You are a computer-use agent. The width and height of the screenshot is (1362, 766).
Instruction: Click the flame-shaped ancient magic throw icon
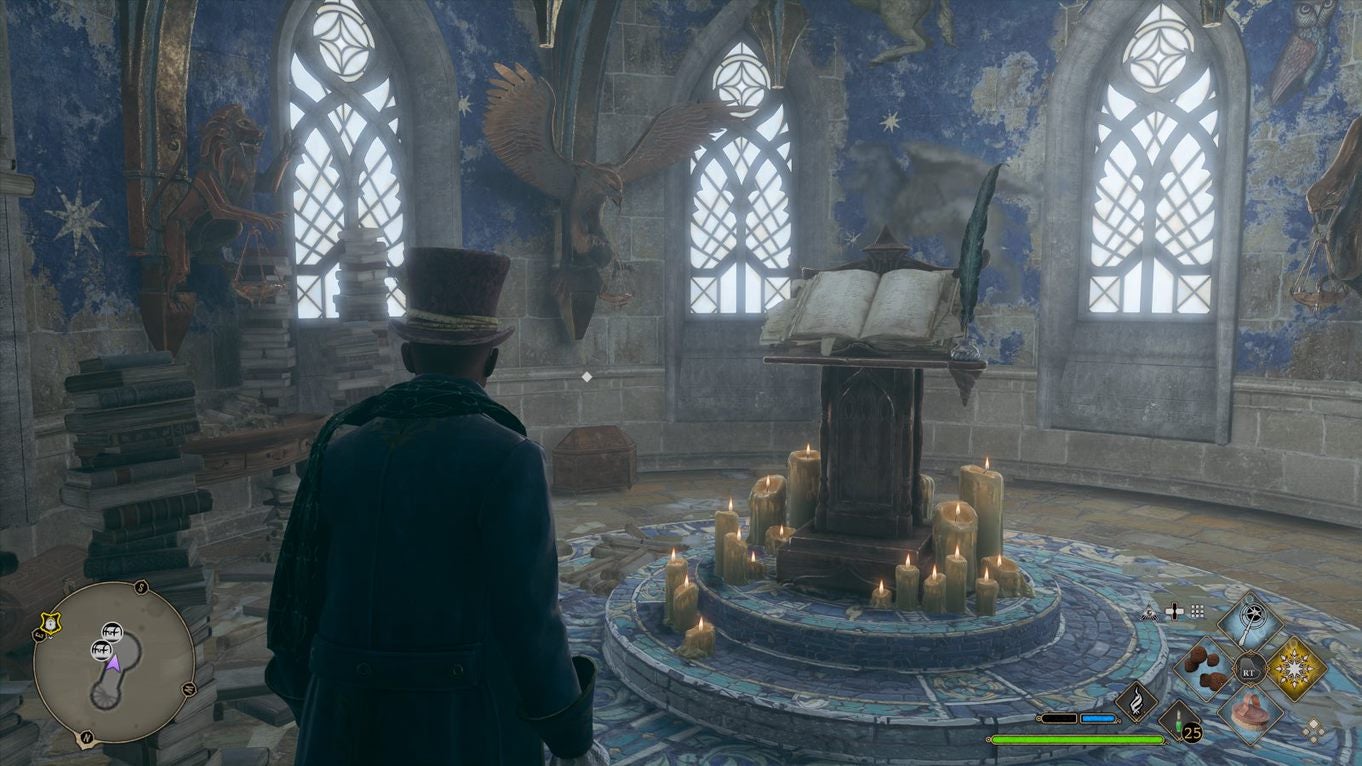[1136, 704]
